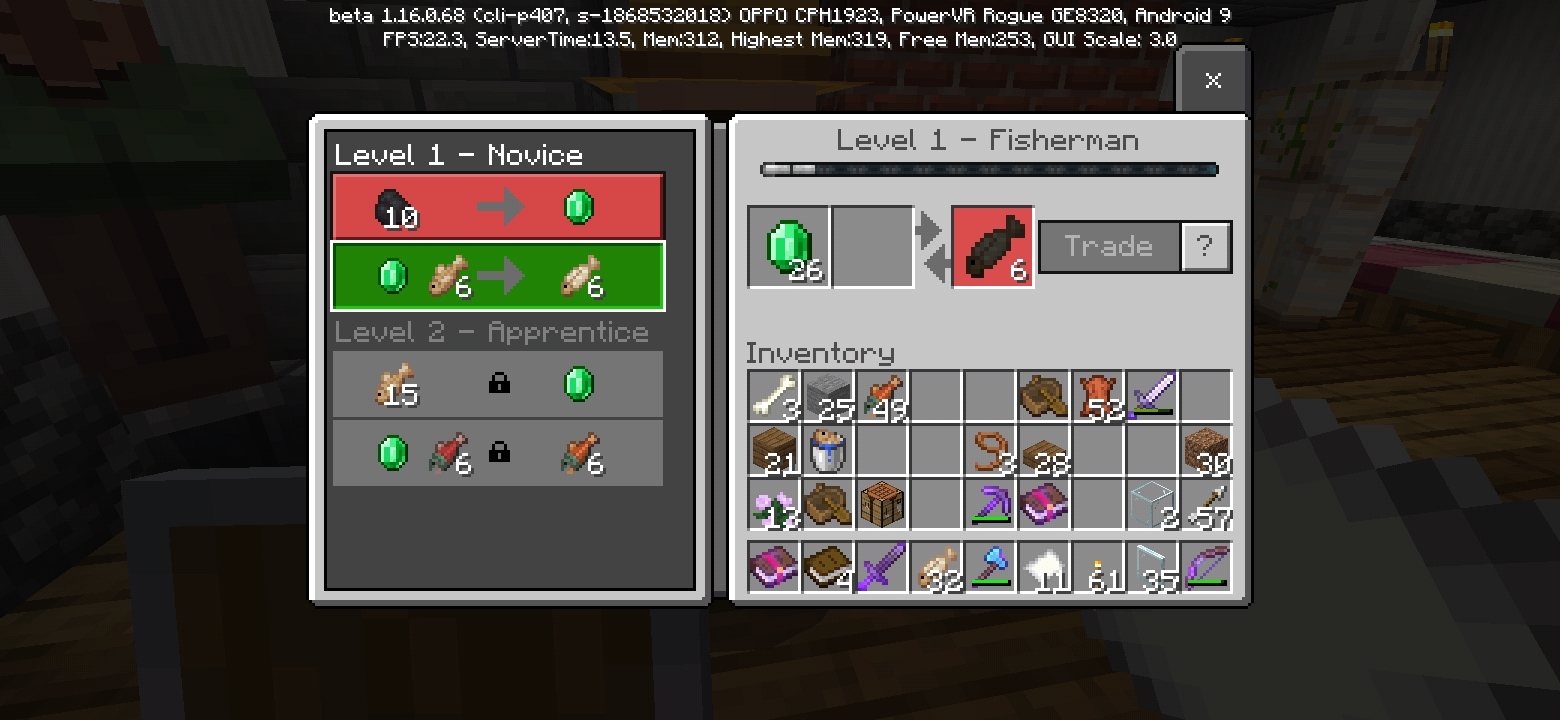This screenshot has width=1560, height=720.
Task: Close the villager trading window
Action: click(1213, 81)
